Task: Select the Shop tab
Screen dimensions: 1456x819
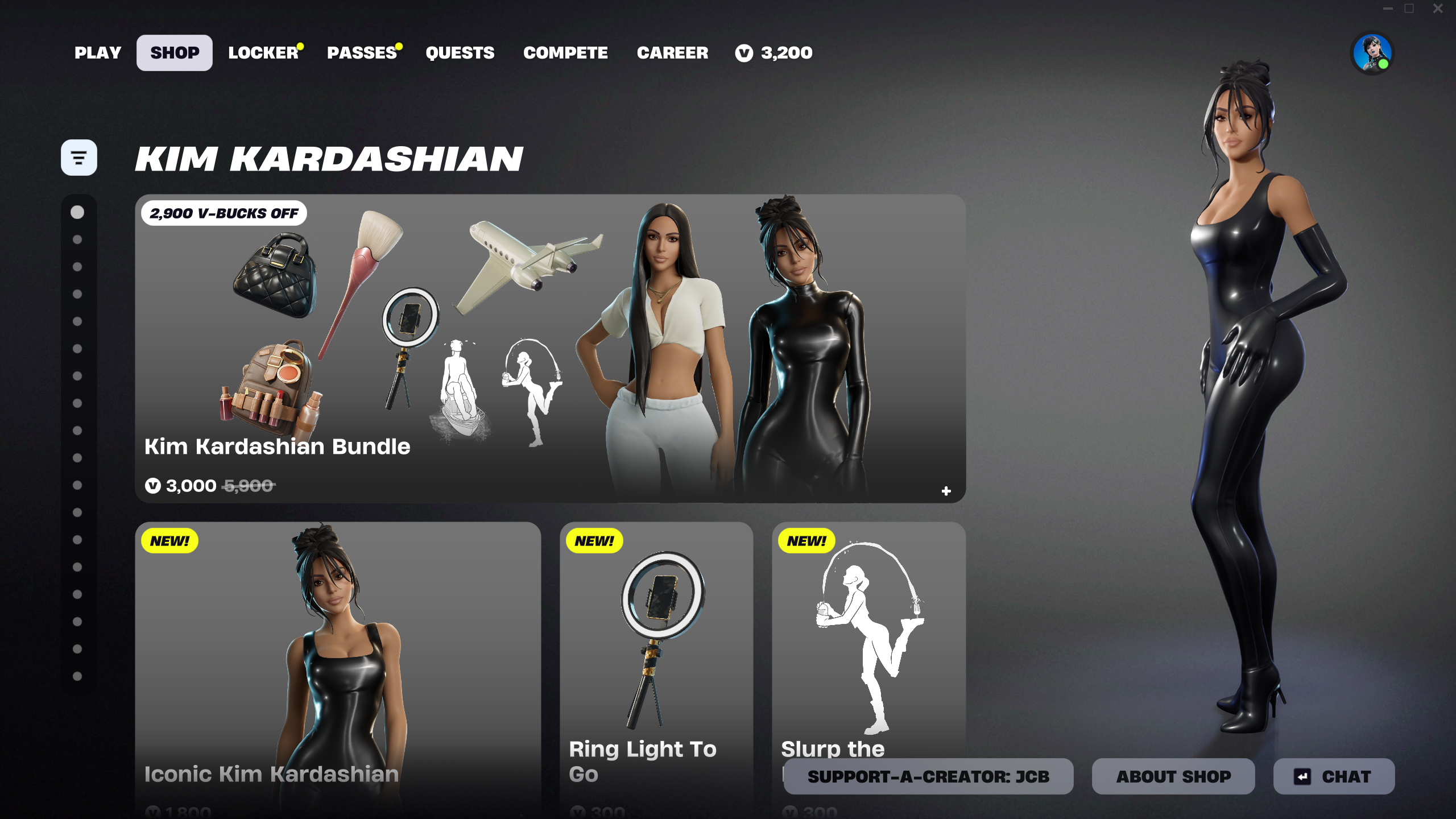Action: pos(175,53)
